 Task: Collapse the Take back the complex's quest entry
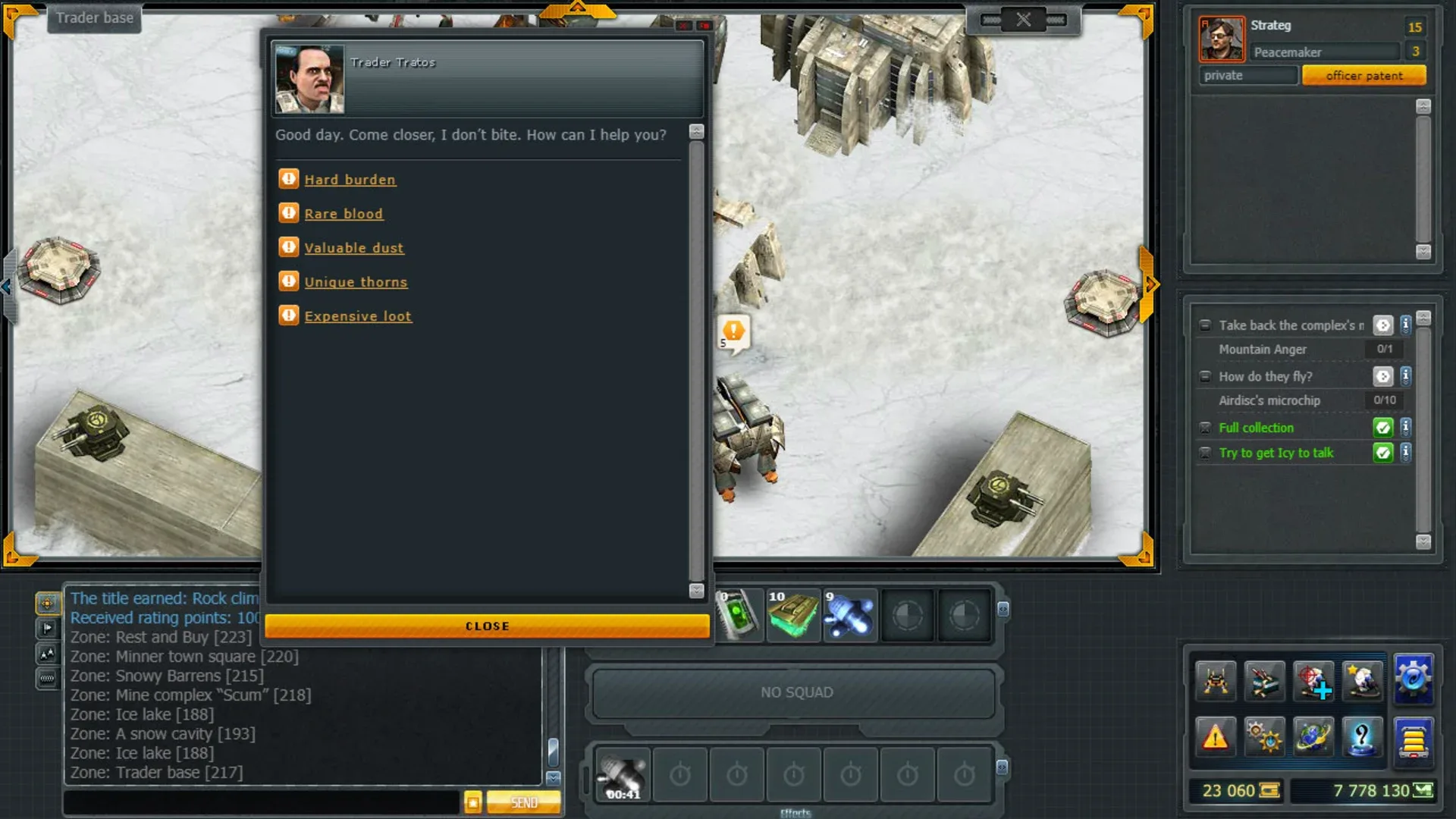(x=1205, y=325)
